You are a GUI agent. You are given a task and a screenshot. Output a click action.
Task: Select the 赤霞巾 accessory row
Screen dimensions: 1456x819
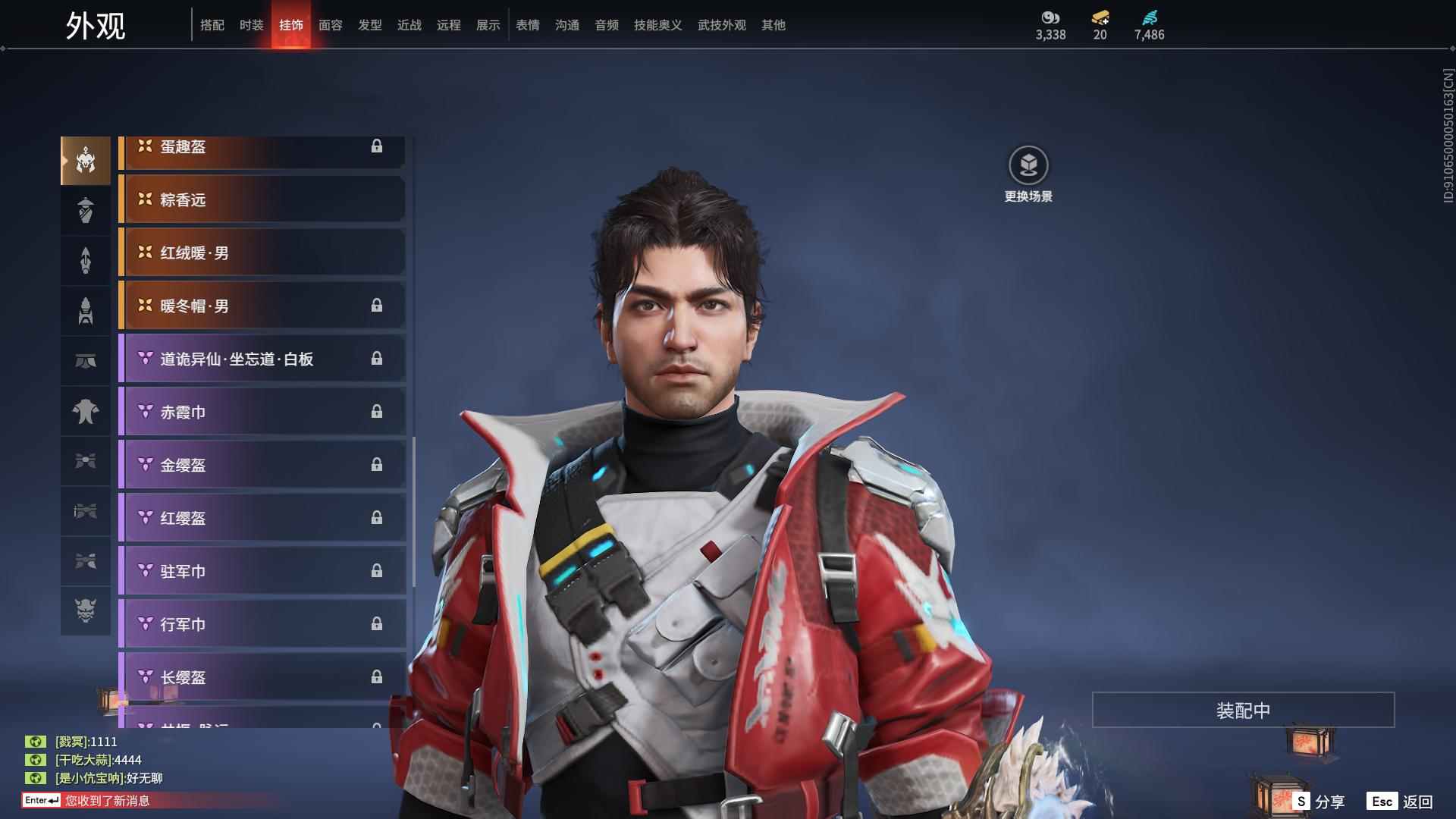click(x=262, y=412)
